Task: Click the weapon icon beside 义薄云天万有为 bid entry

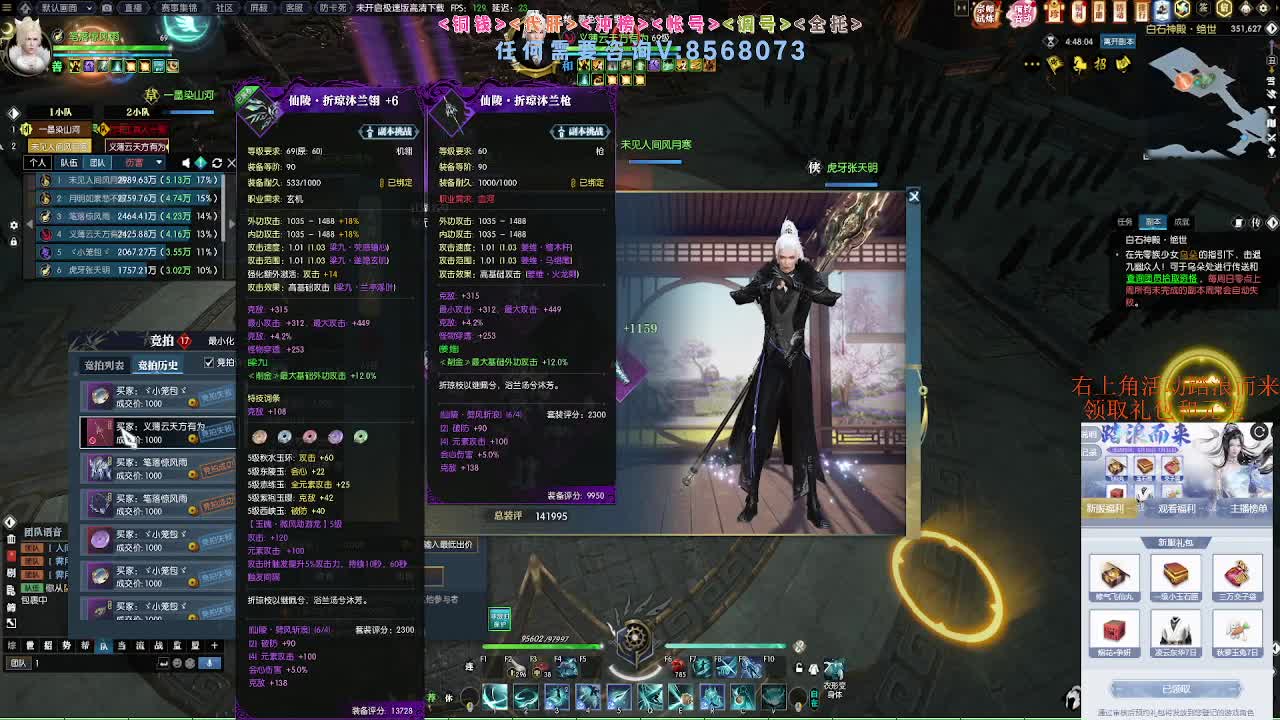Action: pos(99,432)
